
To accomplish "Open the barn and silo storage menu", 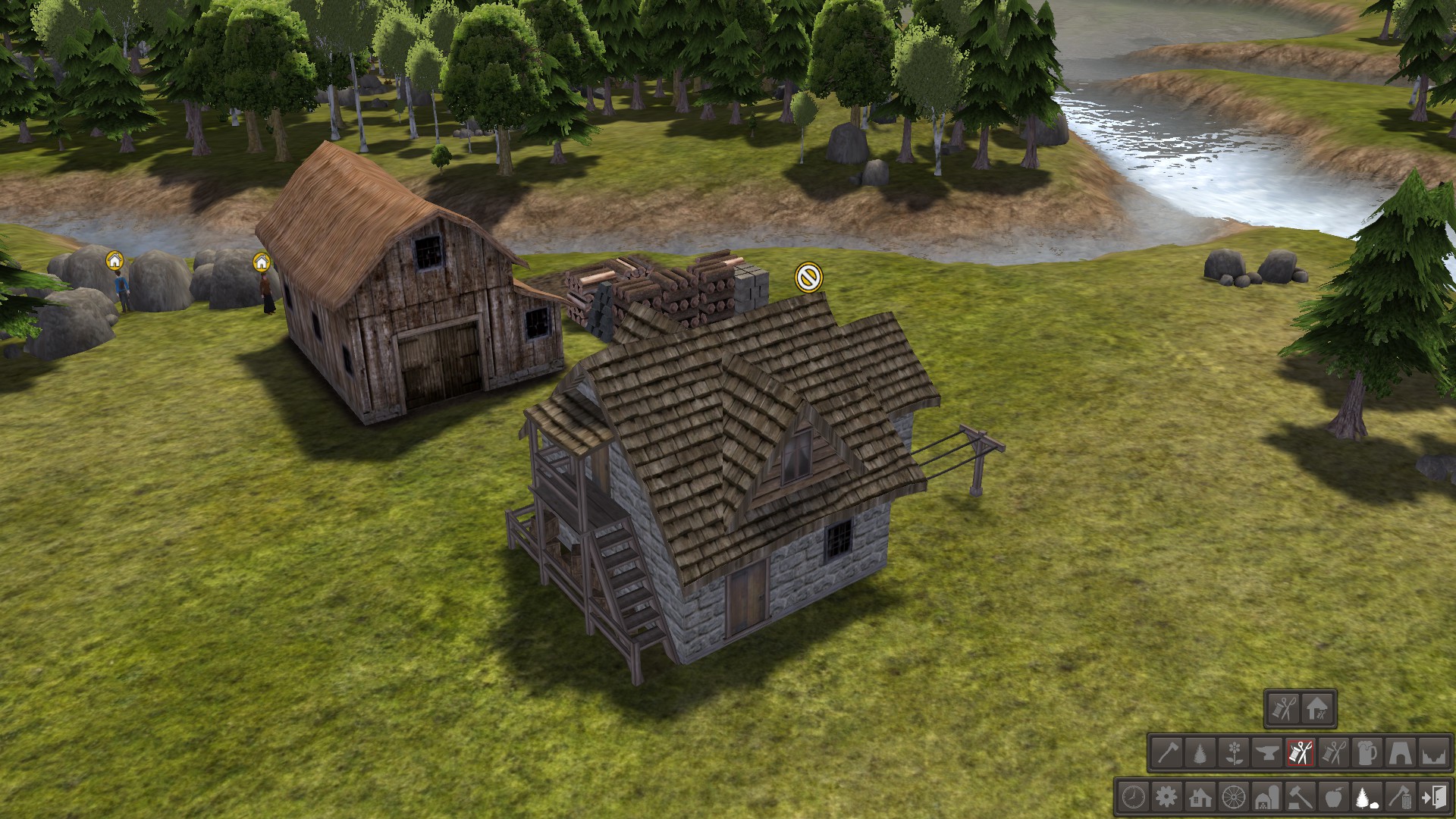I will point(1267,798).
